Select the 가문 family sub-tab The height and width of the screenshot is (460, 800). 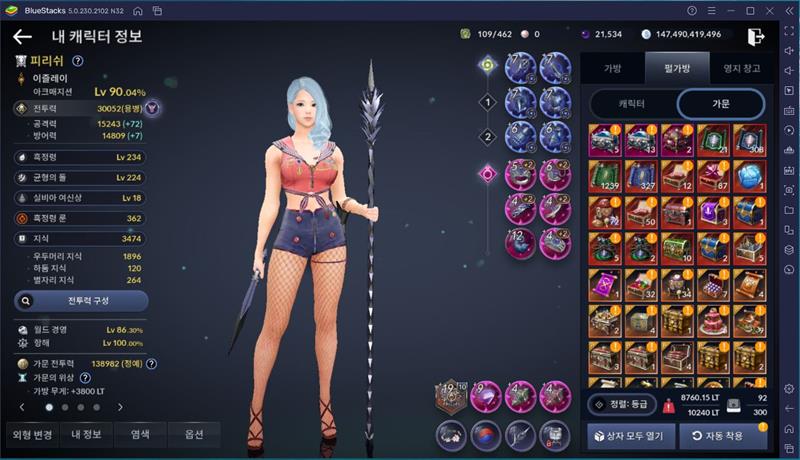[x=720, y=104]
